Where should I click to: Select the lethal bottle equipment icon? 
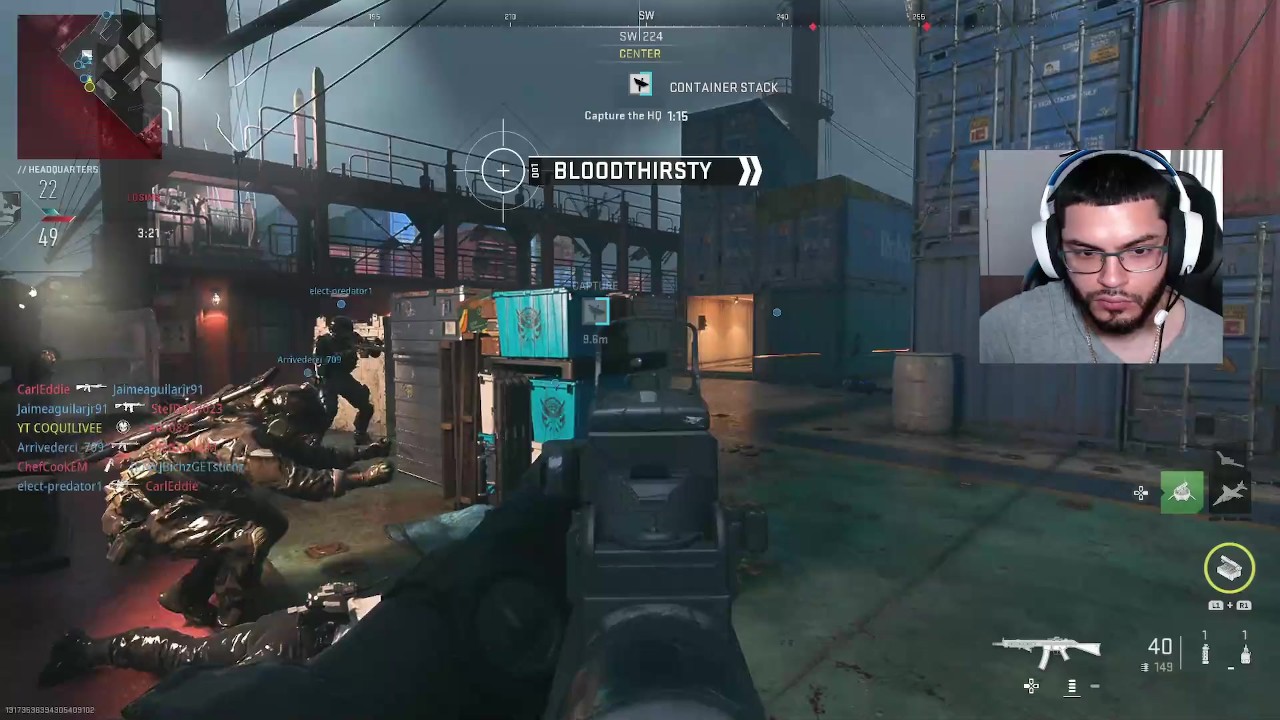1245,655
